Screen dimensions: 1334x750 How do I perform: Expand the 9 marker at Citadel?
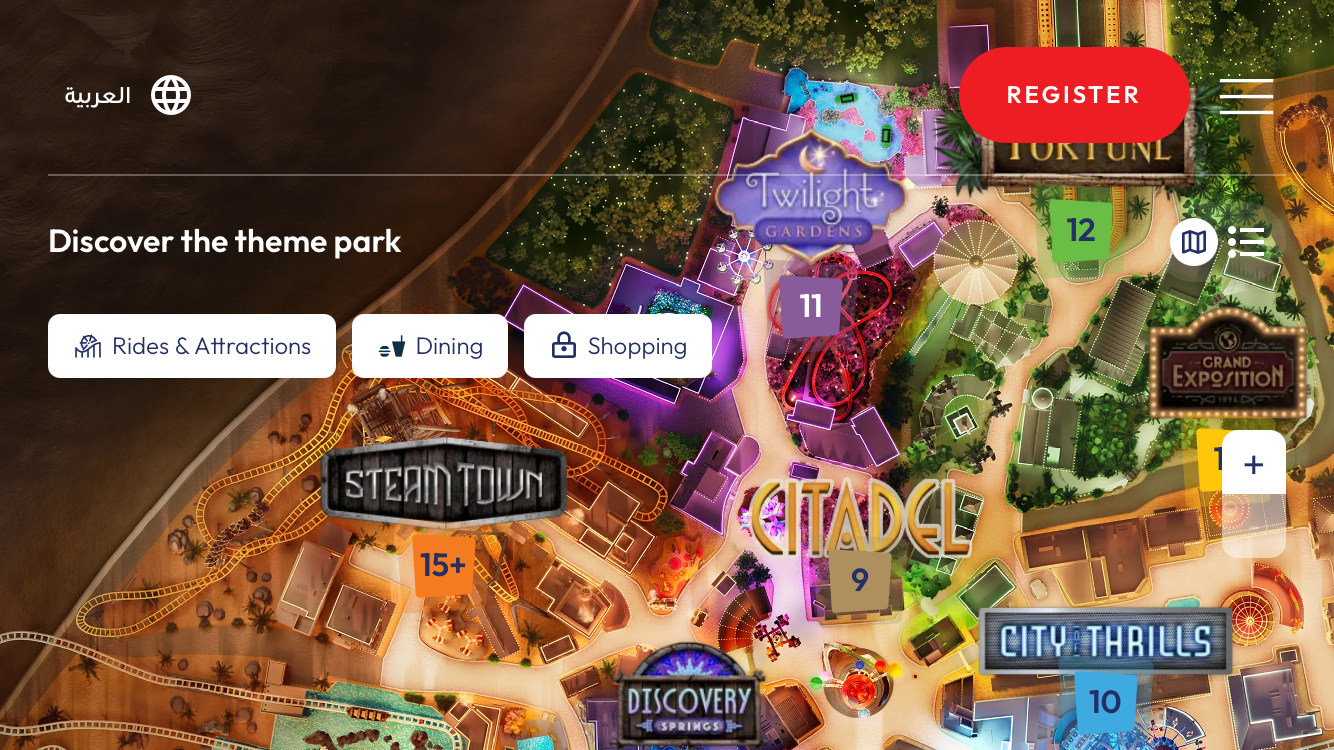point(858,579)
